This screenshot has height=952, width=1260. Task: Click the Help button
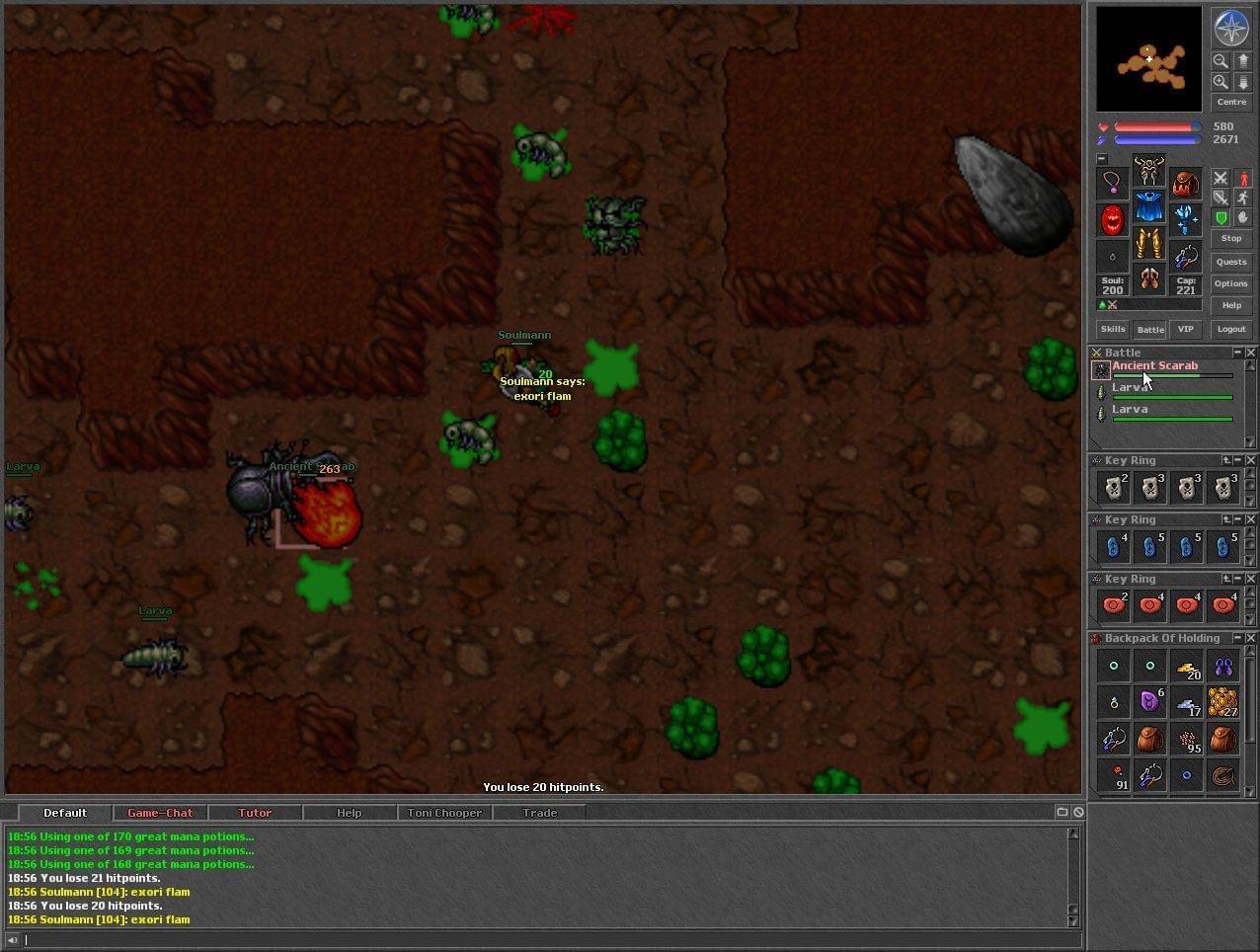tap(1230, 305)
